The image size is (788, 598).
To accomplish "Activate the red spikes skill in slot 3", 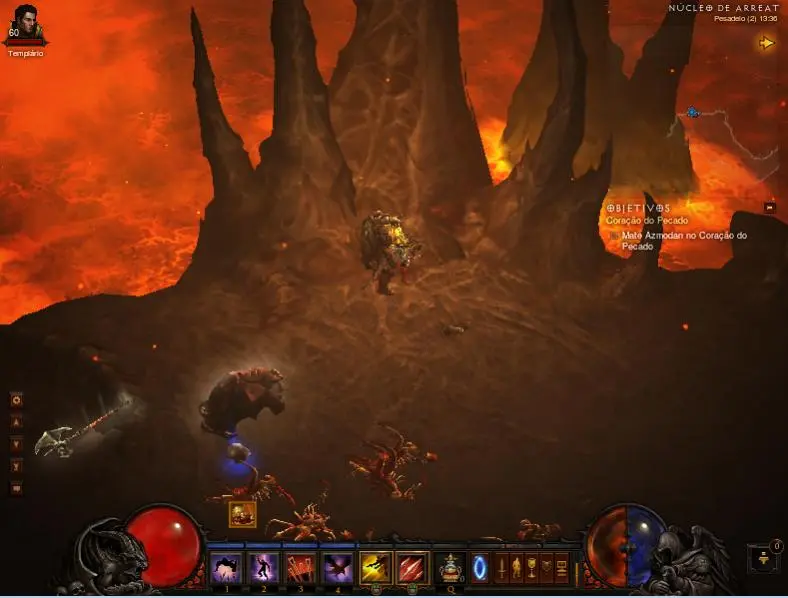I will 300,568.
